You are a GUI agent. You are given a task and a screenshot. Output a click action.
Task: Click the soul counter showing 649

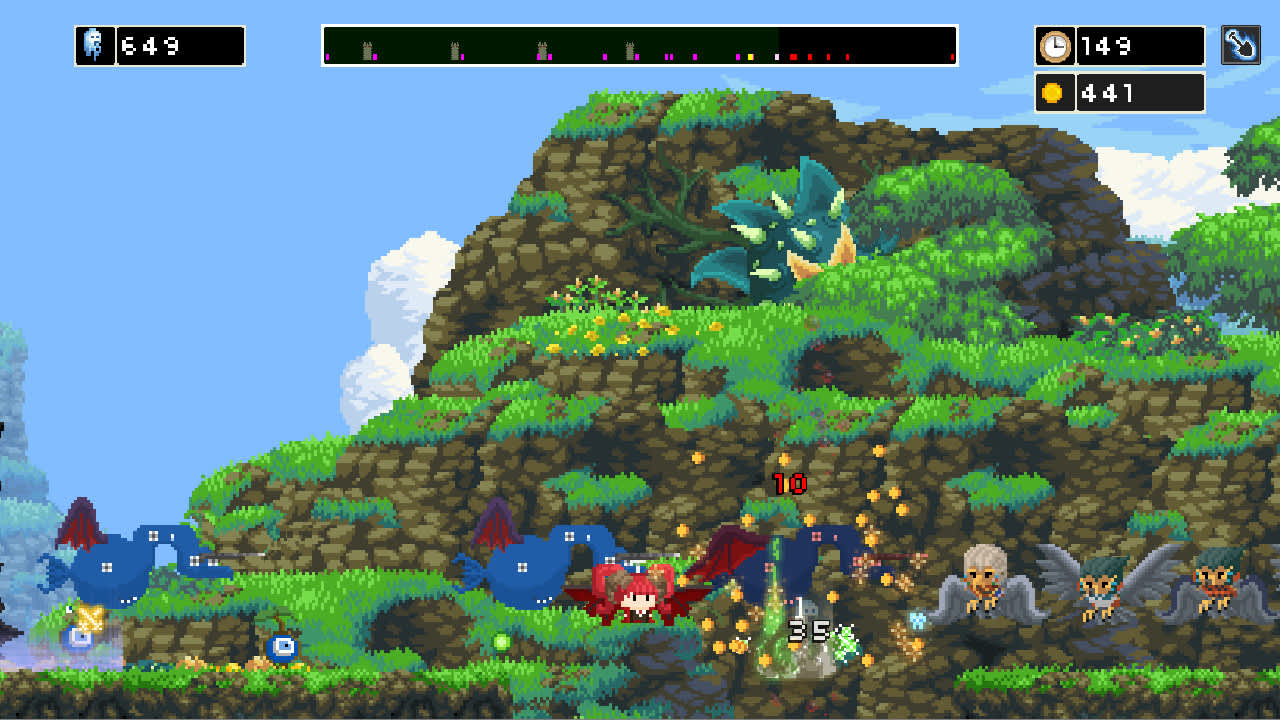[180, 45]
